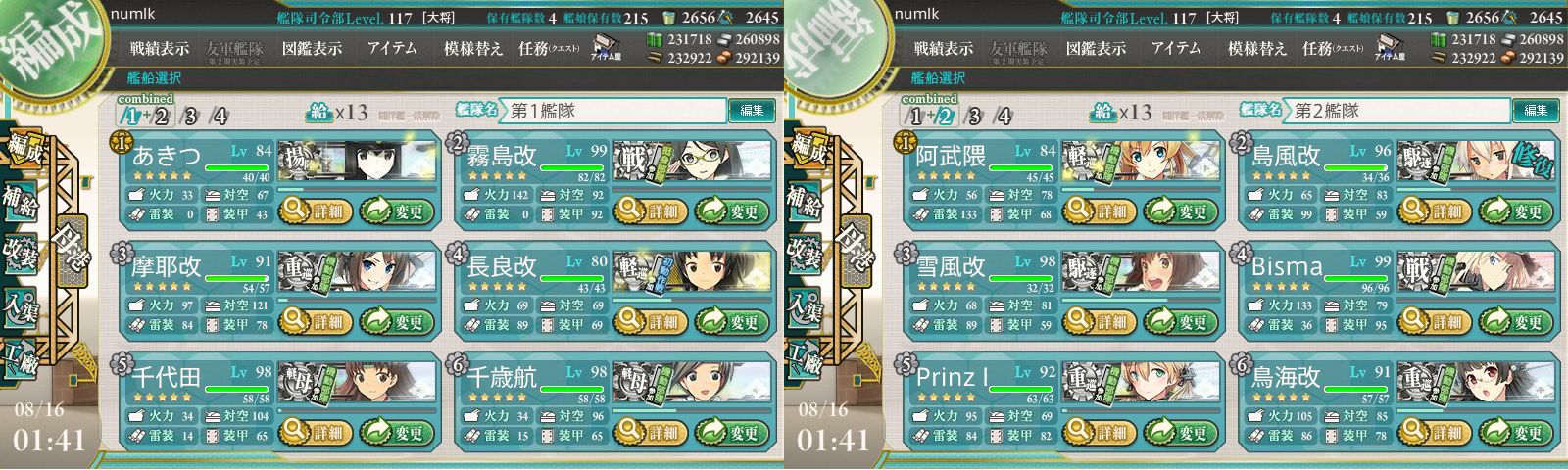
Task: Show 摩耶改 details
Action: [316, 321]
